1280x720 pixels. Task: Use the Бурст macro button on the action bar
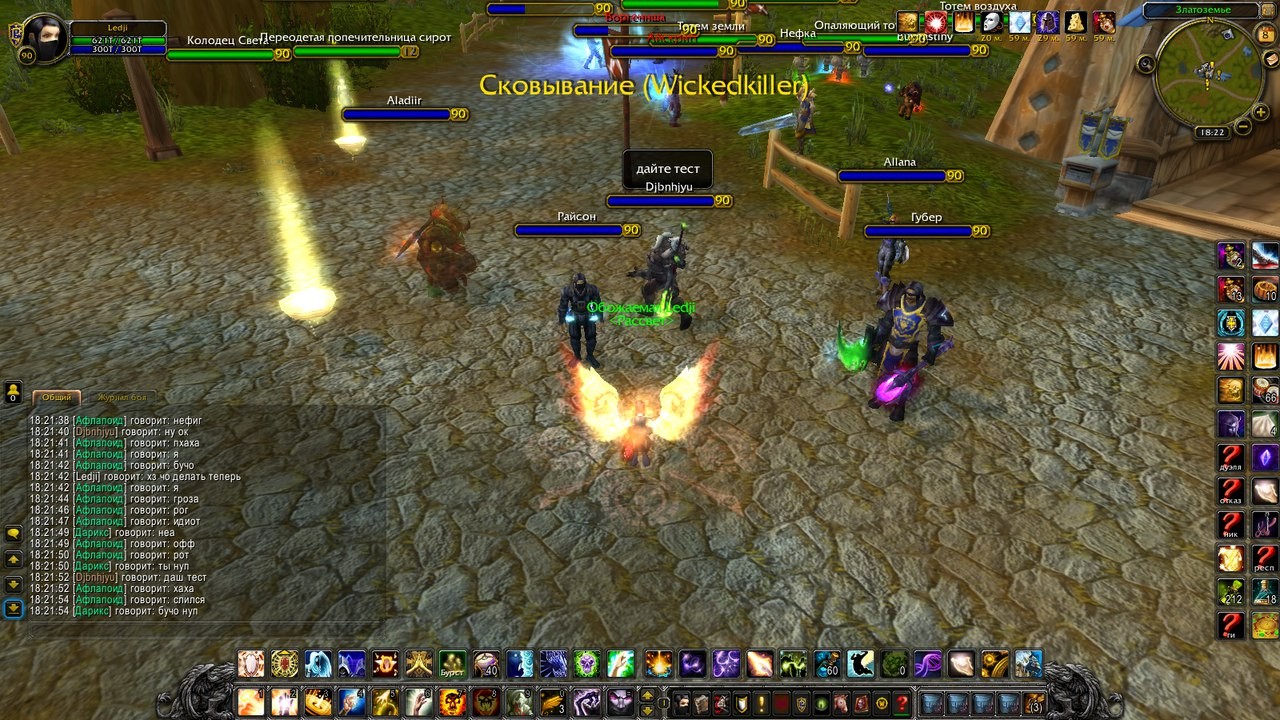click(452, 664)
